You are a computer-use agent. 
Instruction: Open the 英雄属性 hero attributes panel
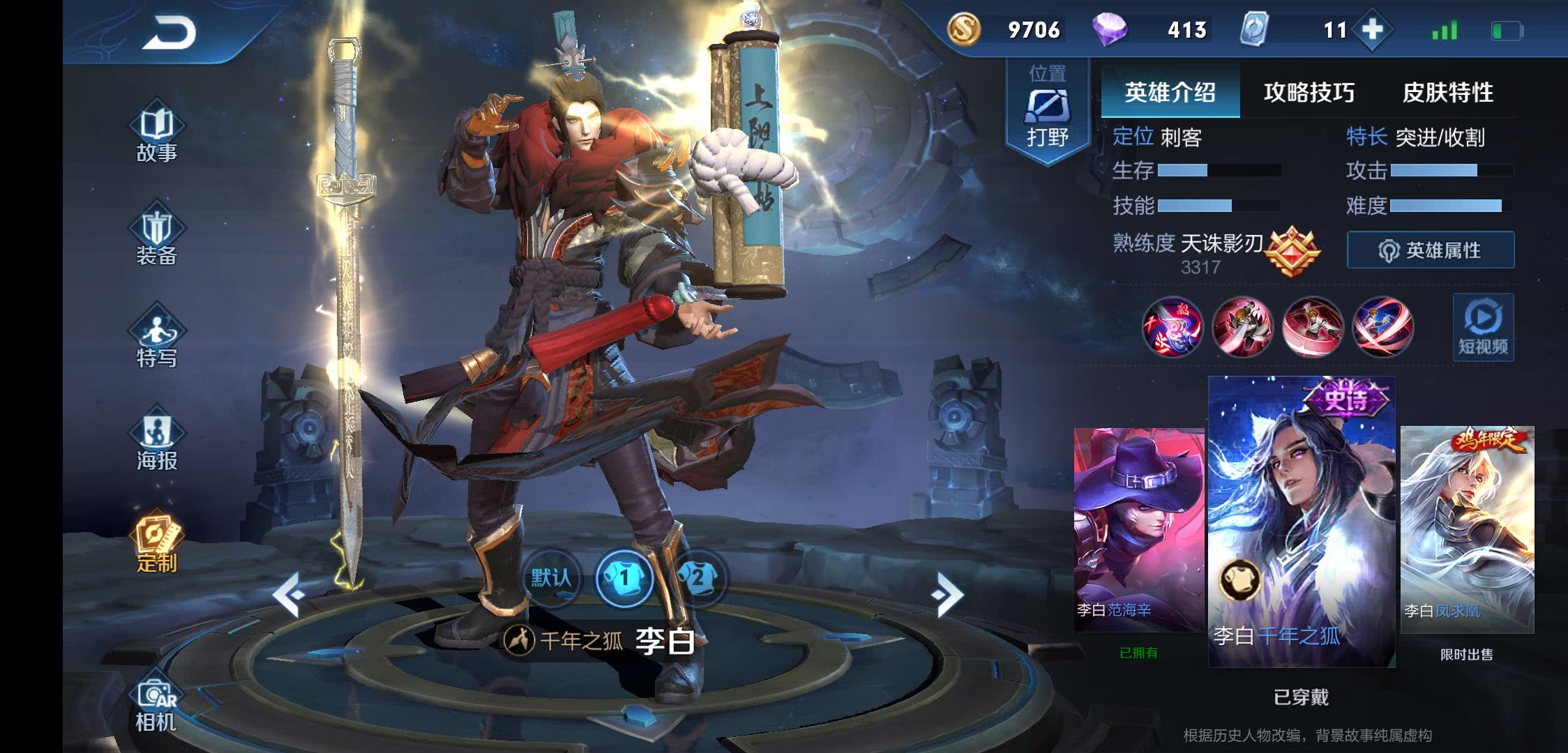pos(1430,250)
